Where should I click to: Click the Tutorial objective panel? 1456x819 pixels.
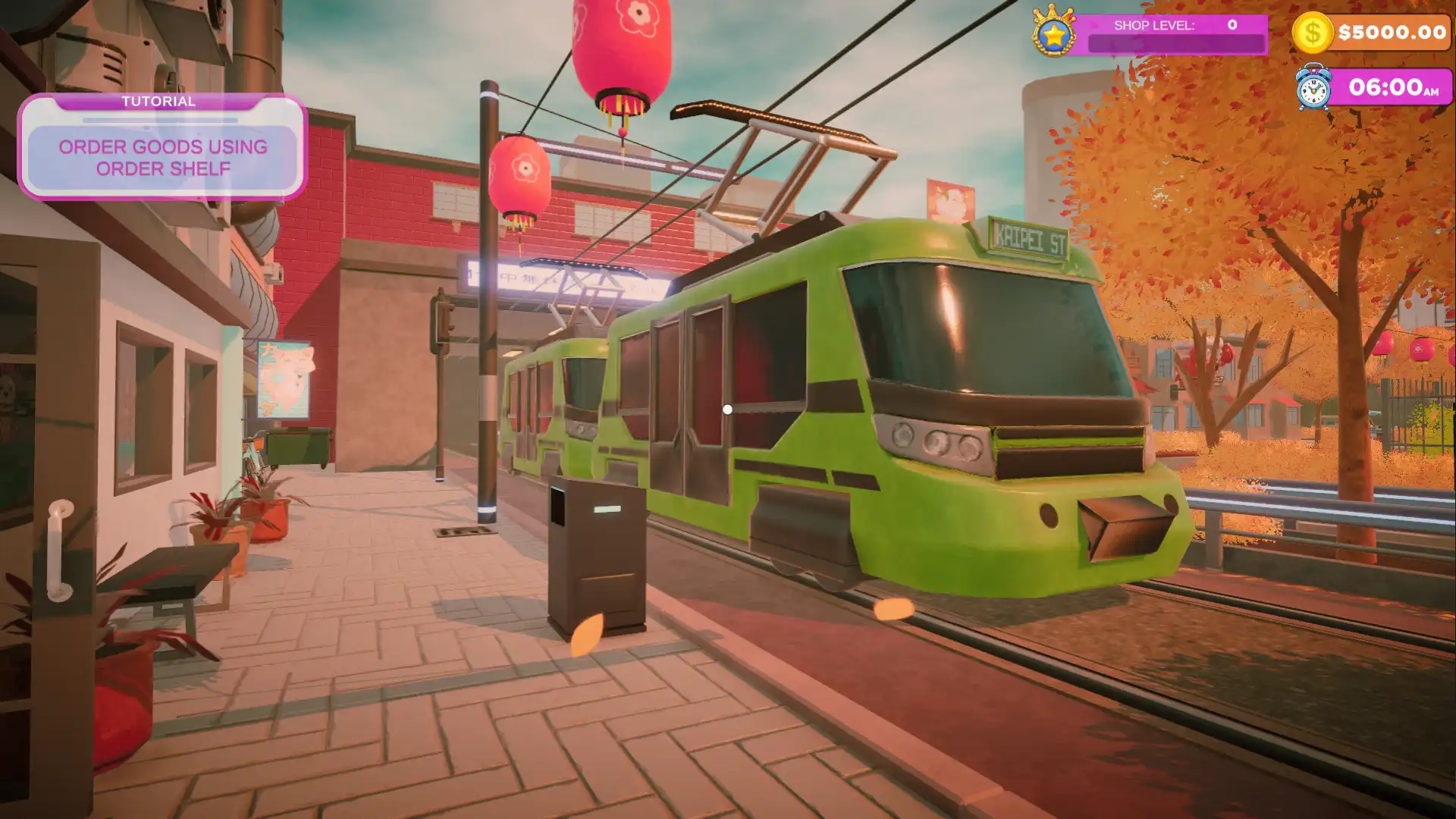tap(162, 147)
